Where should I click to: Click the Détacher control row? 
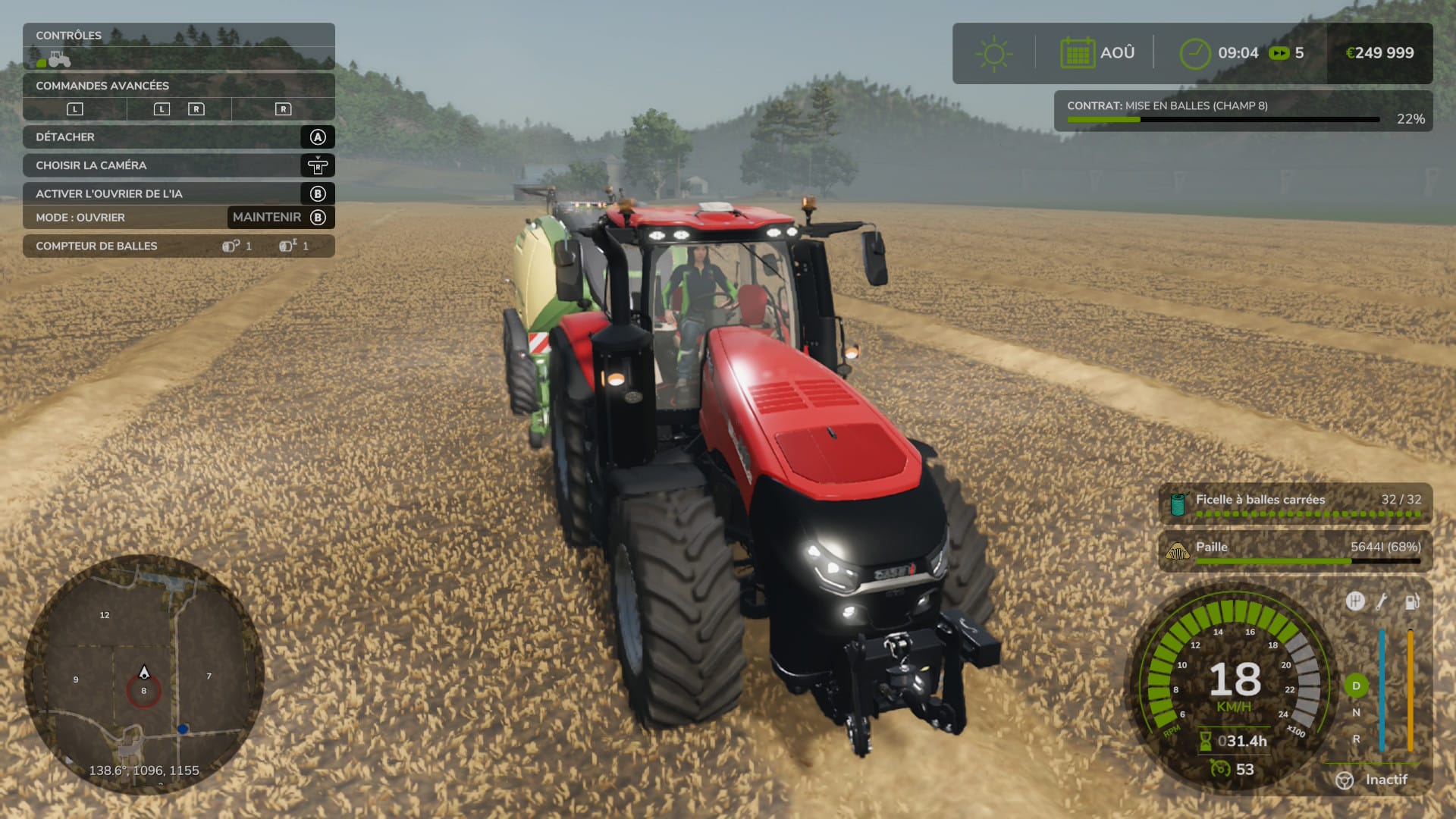click(x=178, y=137)
